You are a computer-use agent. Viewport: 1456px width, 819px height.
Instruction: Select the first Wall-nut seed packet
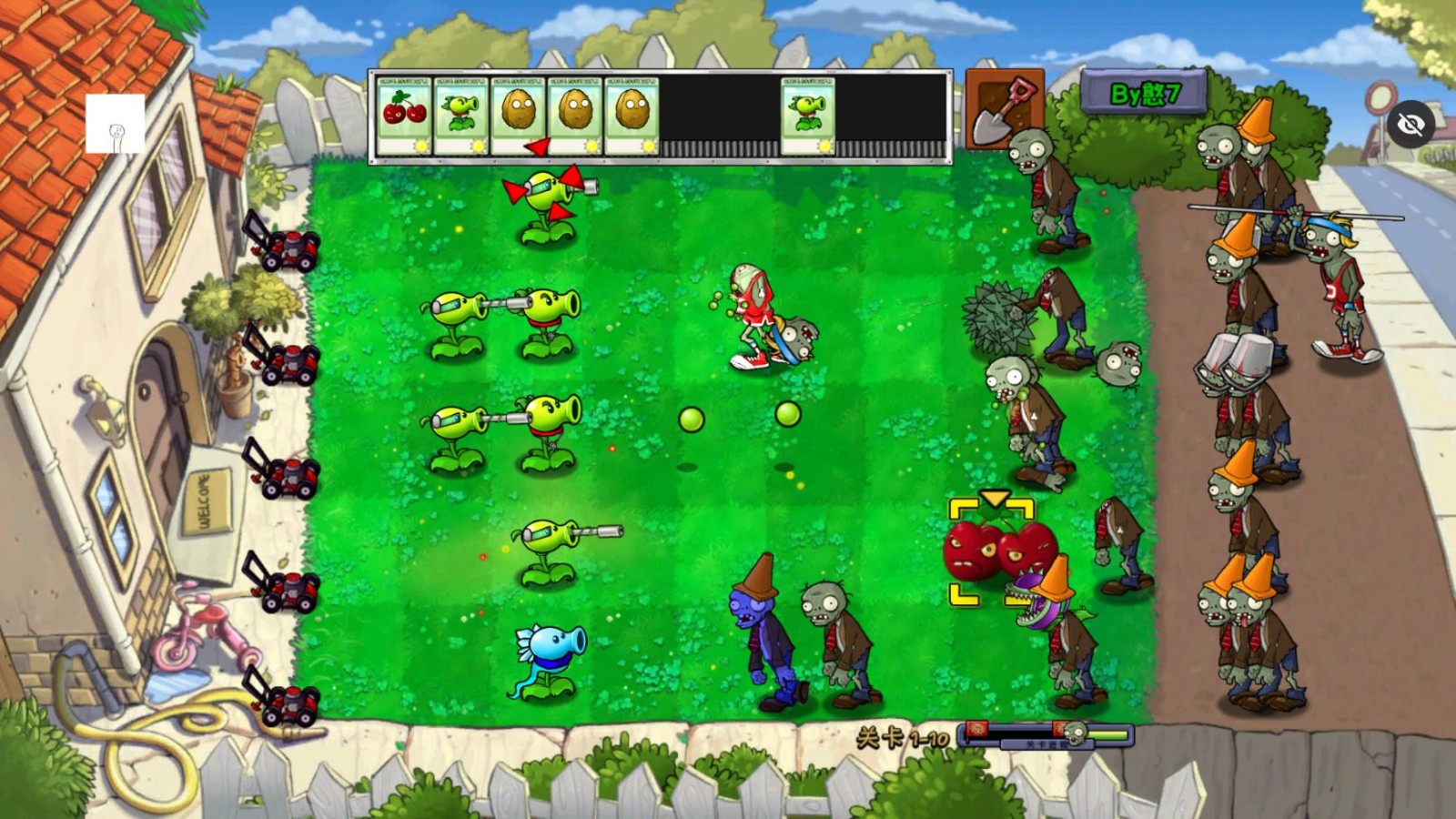pyautogui.click(x=519, y=112)
